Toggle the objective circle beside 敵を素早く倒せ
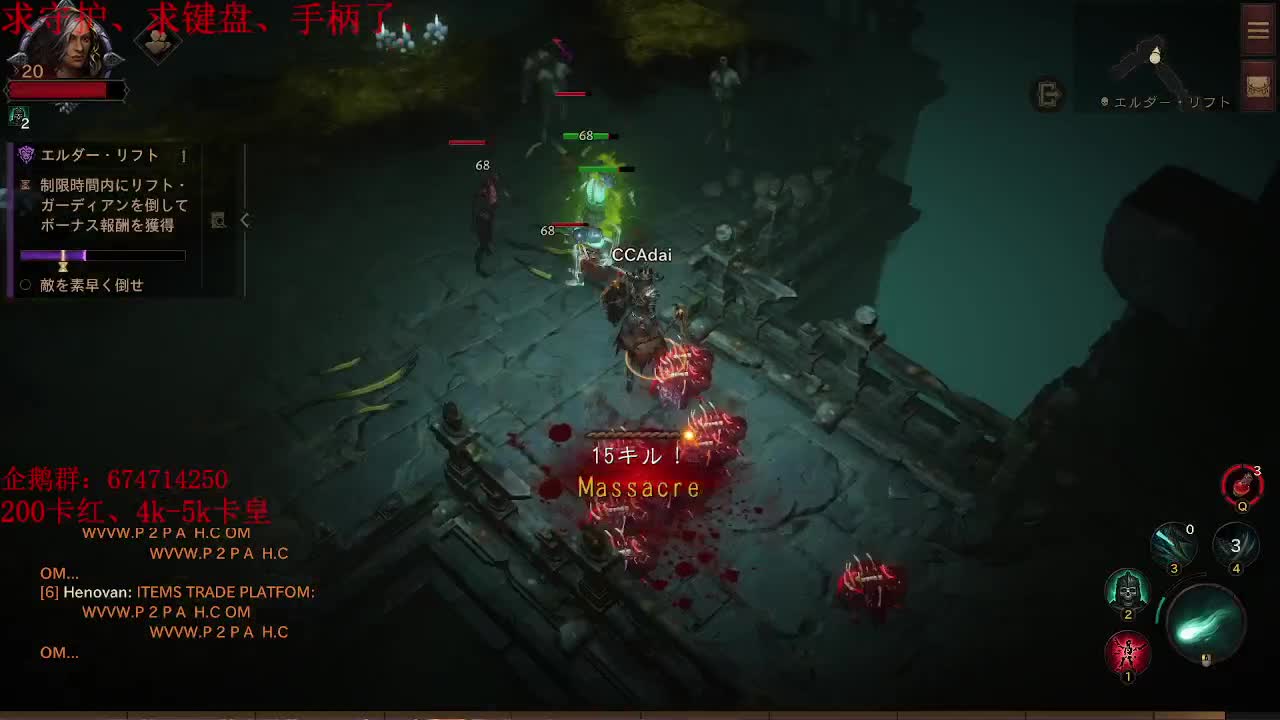Screen dimensions: 1280x720 pos(27,283)
